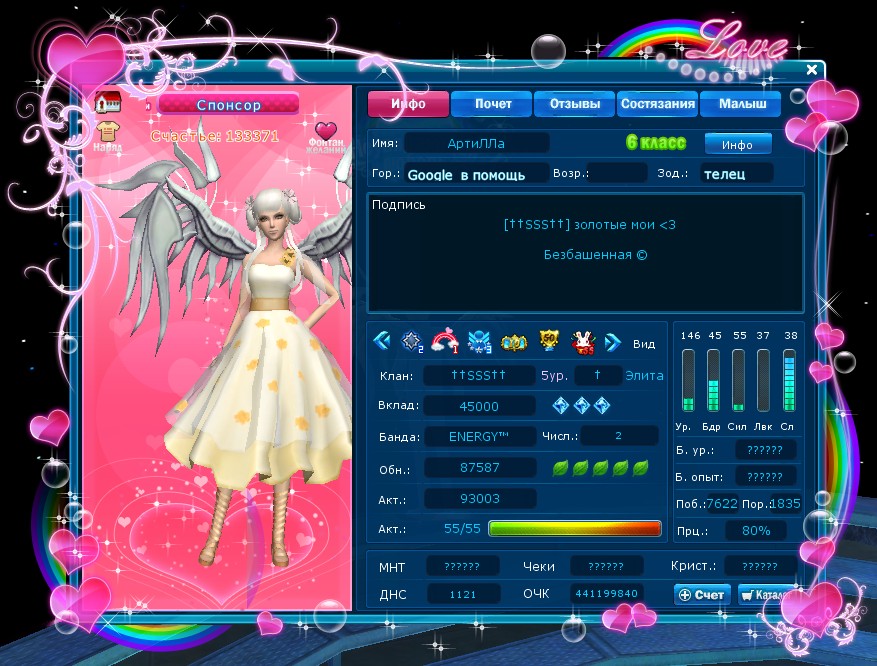Switch to the Инфо tab
Screen dimensions: 877x666
(408, 104)
